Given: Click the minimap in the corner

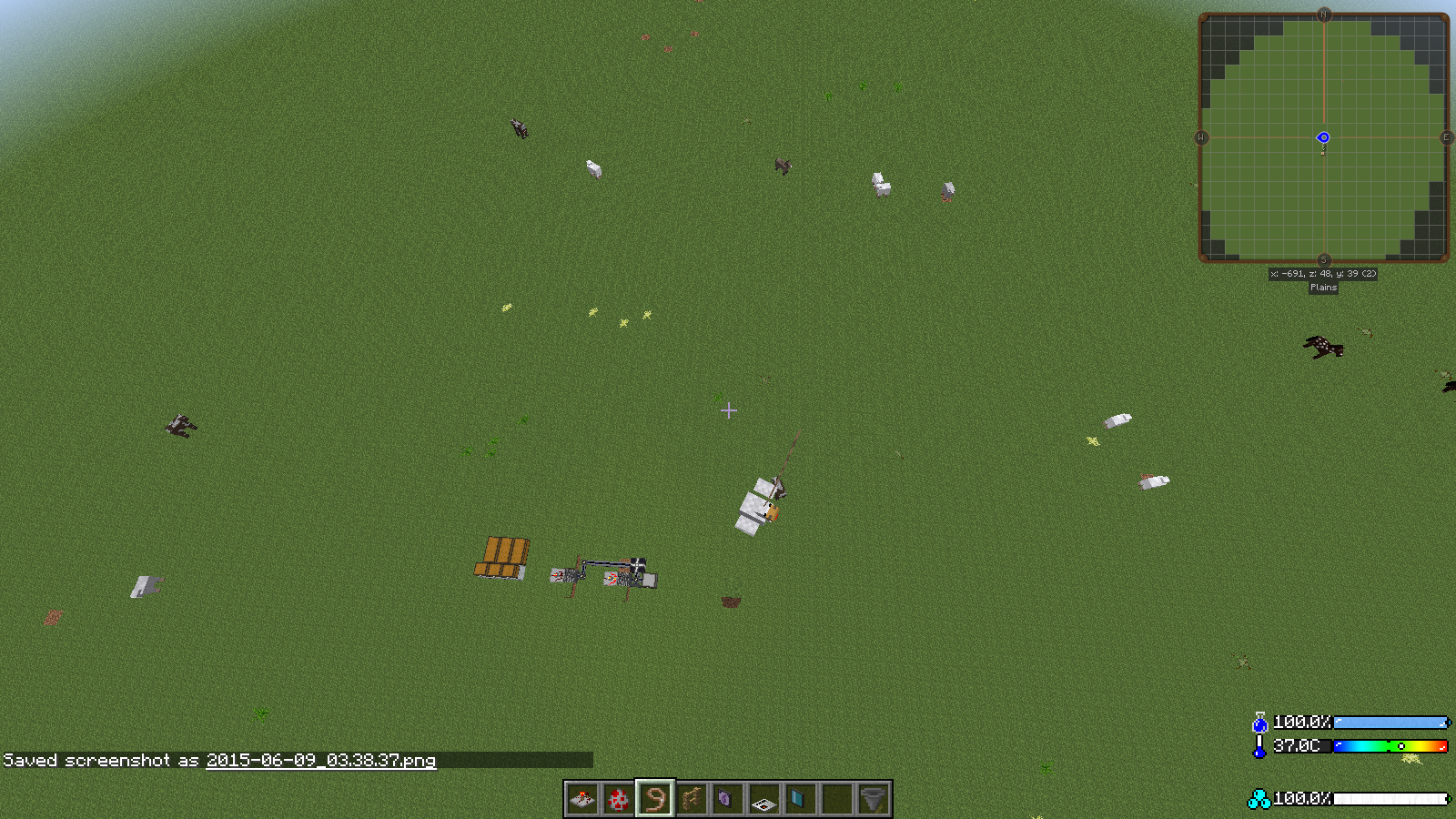Looking at the screenshot, I should click(1323, 137).
